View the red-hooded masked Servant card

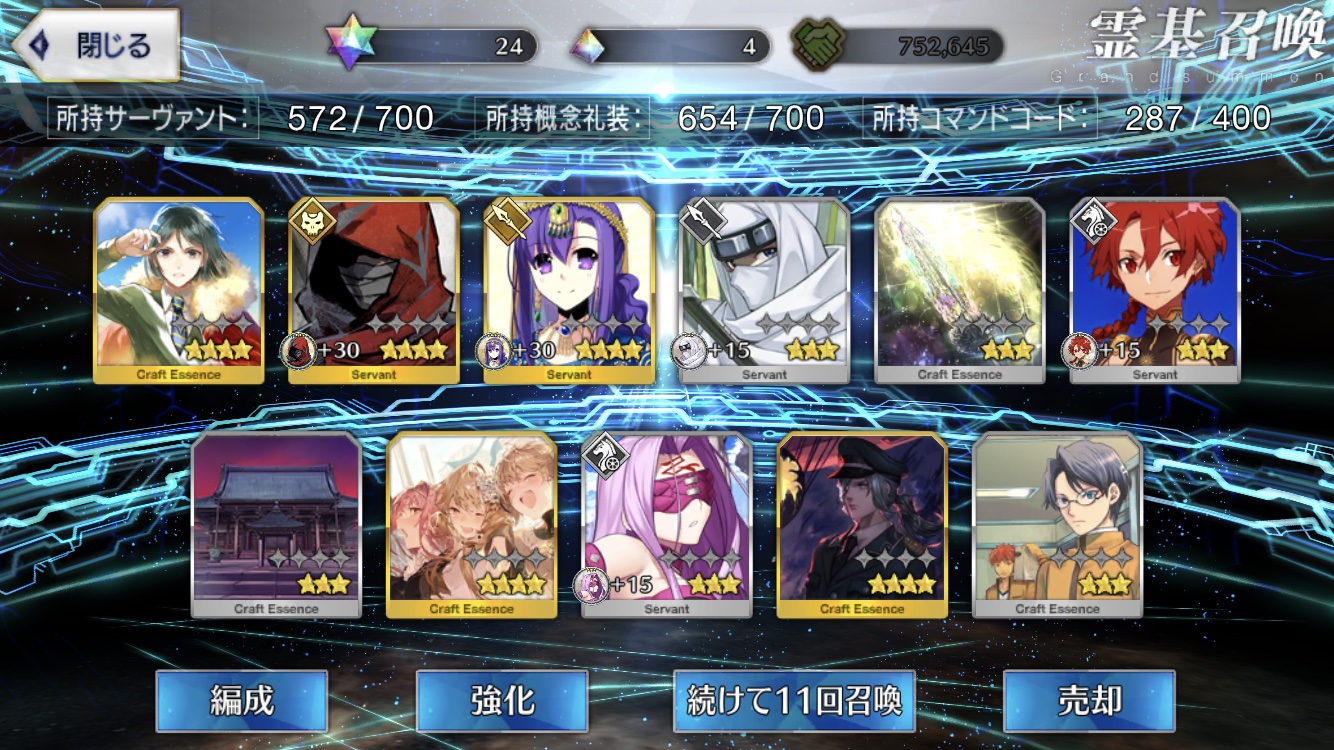374,290
